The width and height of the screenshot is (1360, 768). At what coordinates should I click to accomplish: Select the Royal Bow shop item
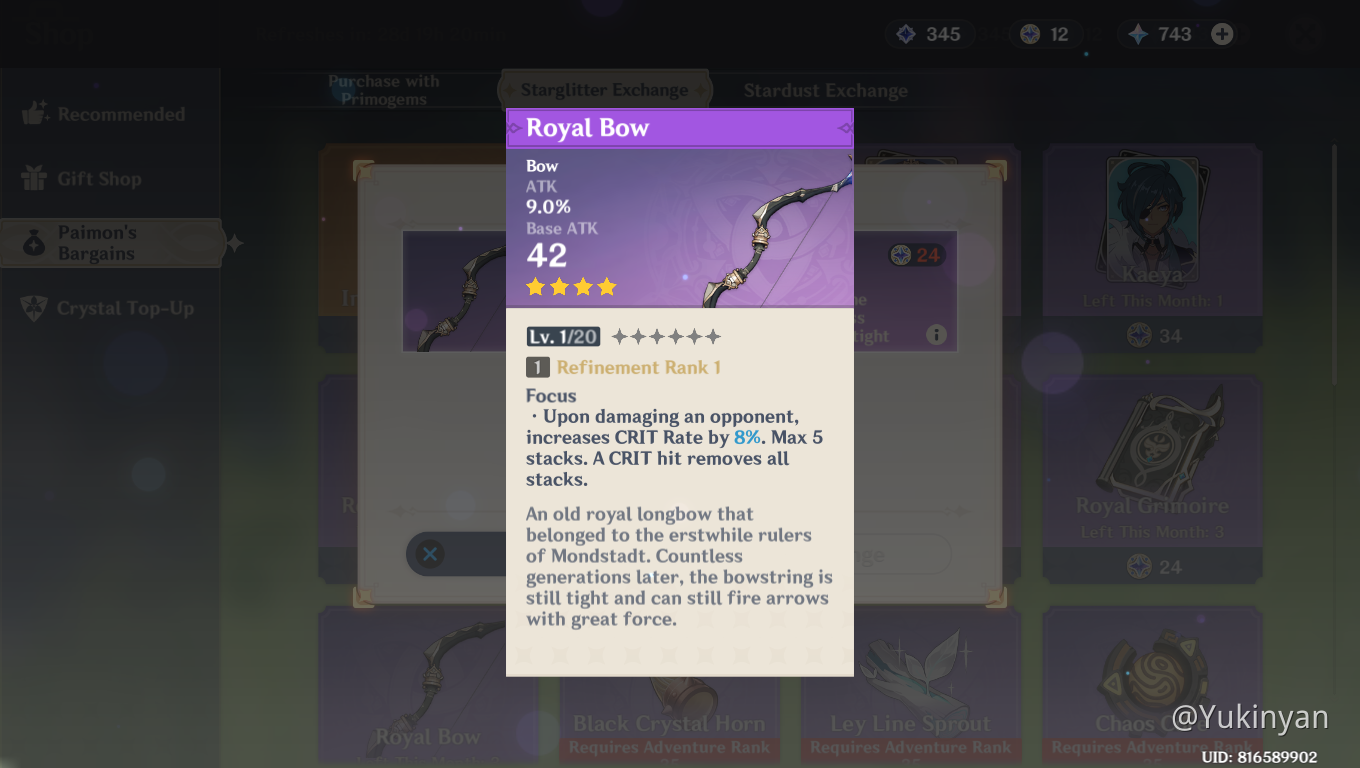pos(428,690)
